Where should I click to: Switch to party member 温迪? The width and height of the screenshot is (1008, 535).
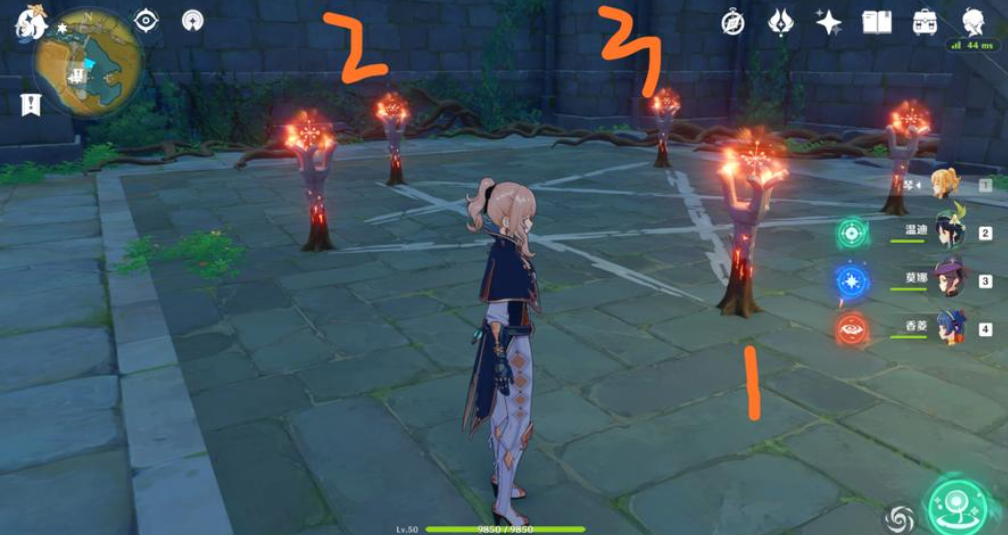(948, 232)
